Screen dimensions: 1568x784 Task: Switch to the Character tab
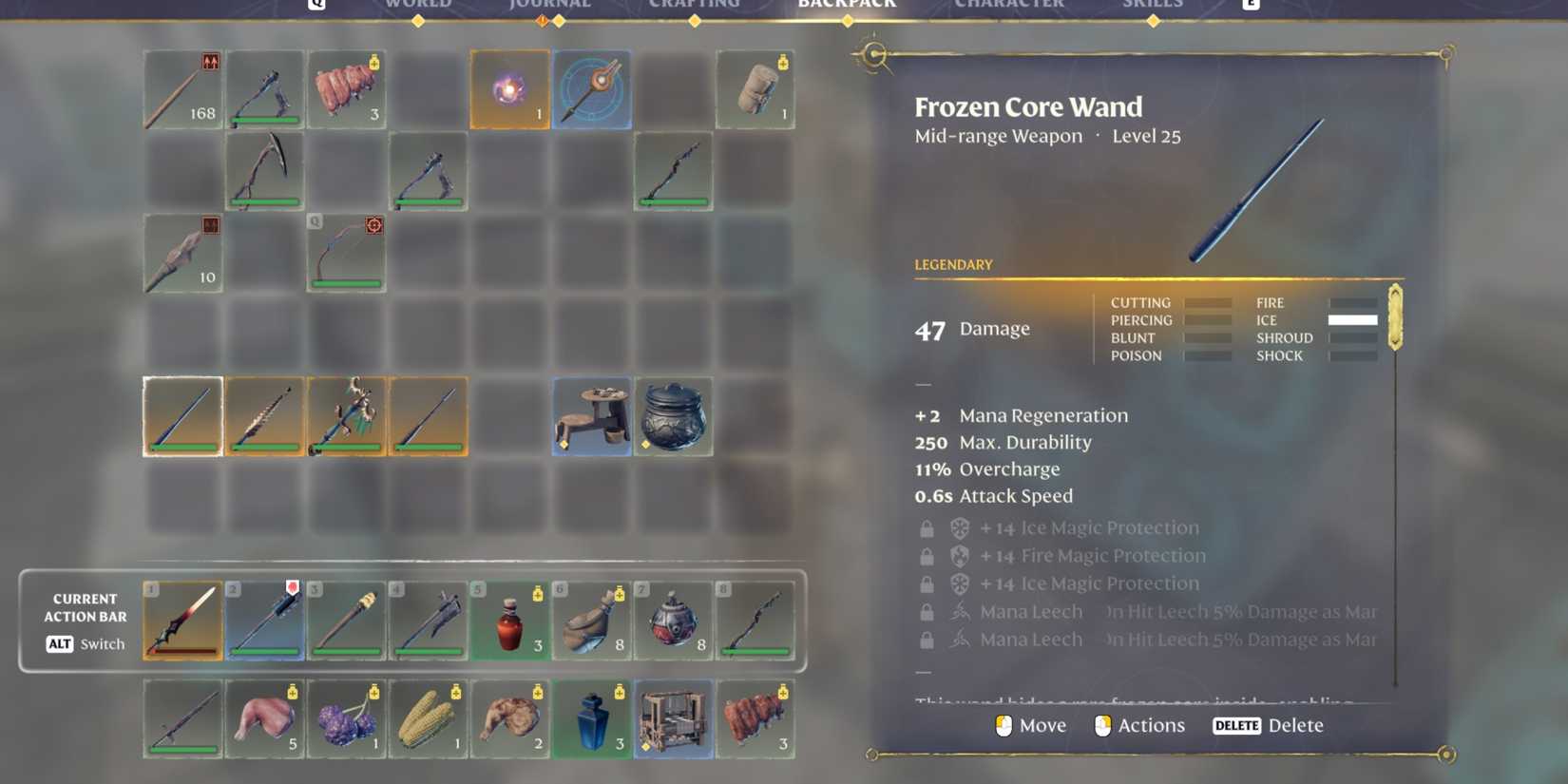click(x=1007, y=6)
